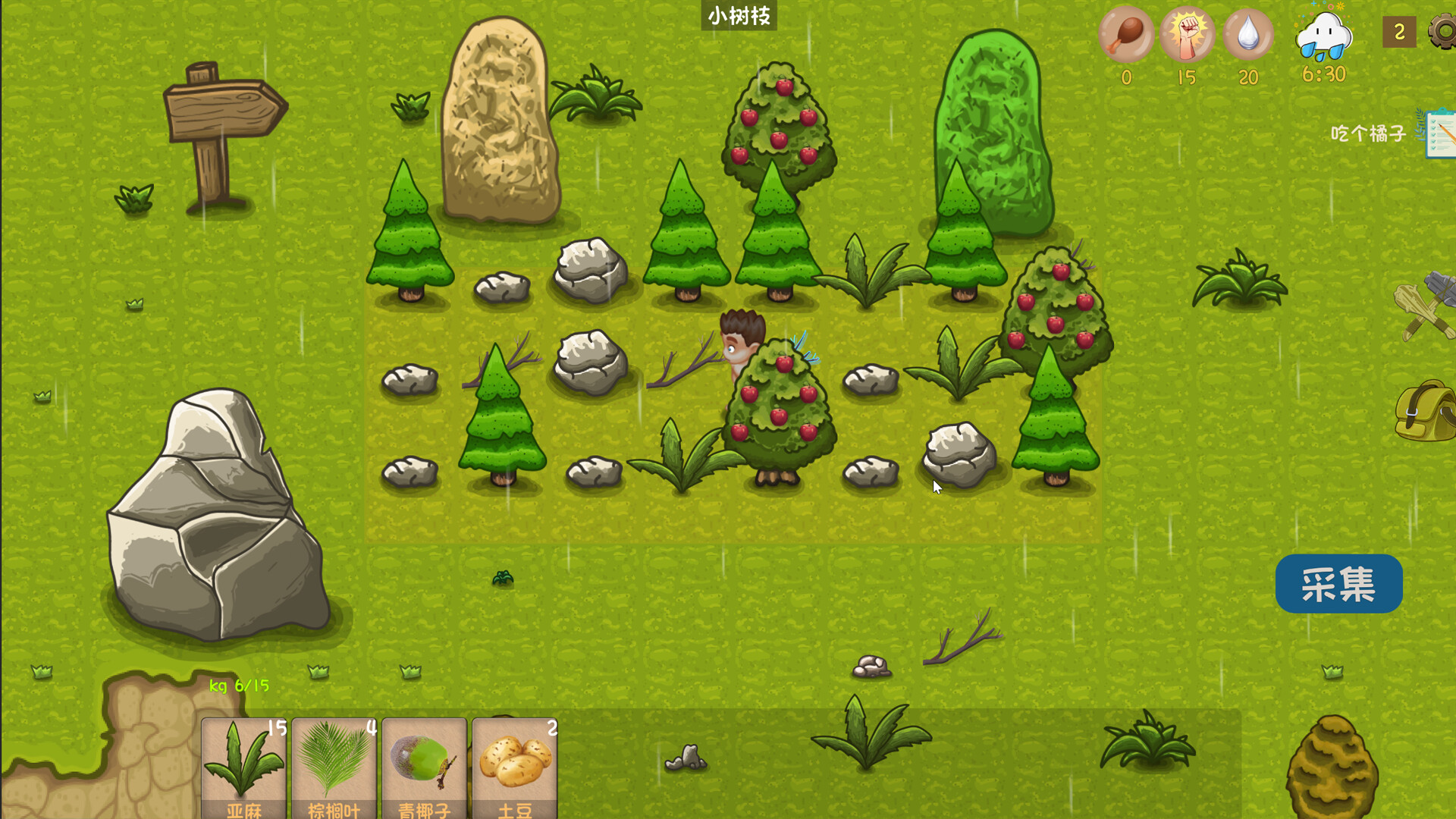Click the day counter showing 2
Screen dimensions: 1456x819
pos(1399,32)
